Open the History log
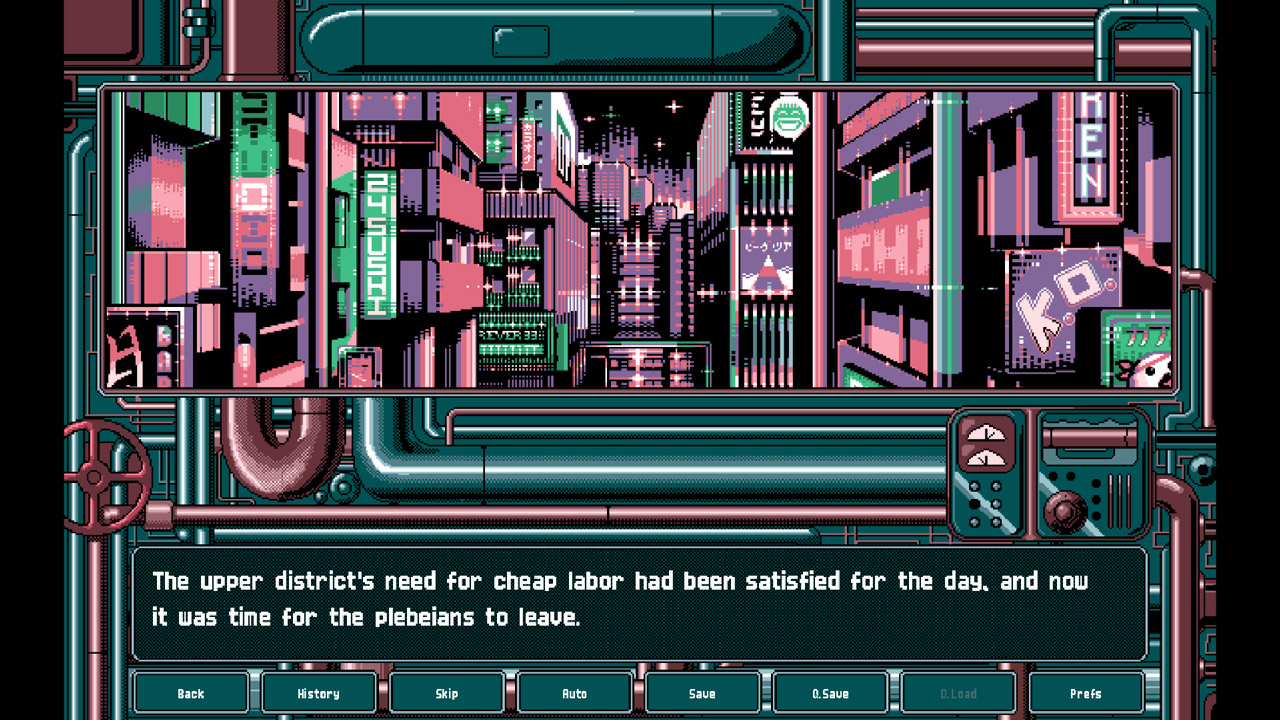This screenshot has height=720, width=1280. pyautogui.click(x=319, y=692)
